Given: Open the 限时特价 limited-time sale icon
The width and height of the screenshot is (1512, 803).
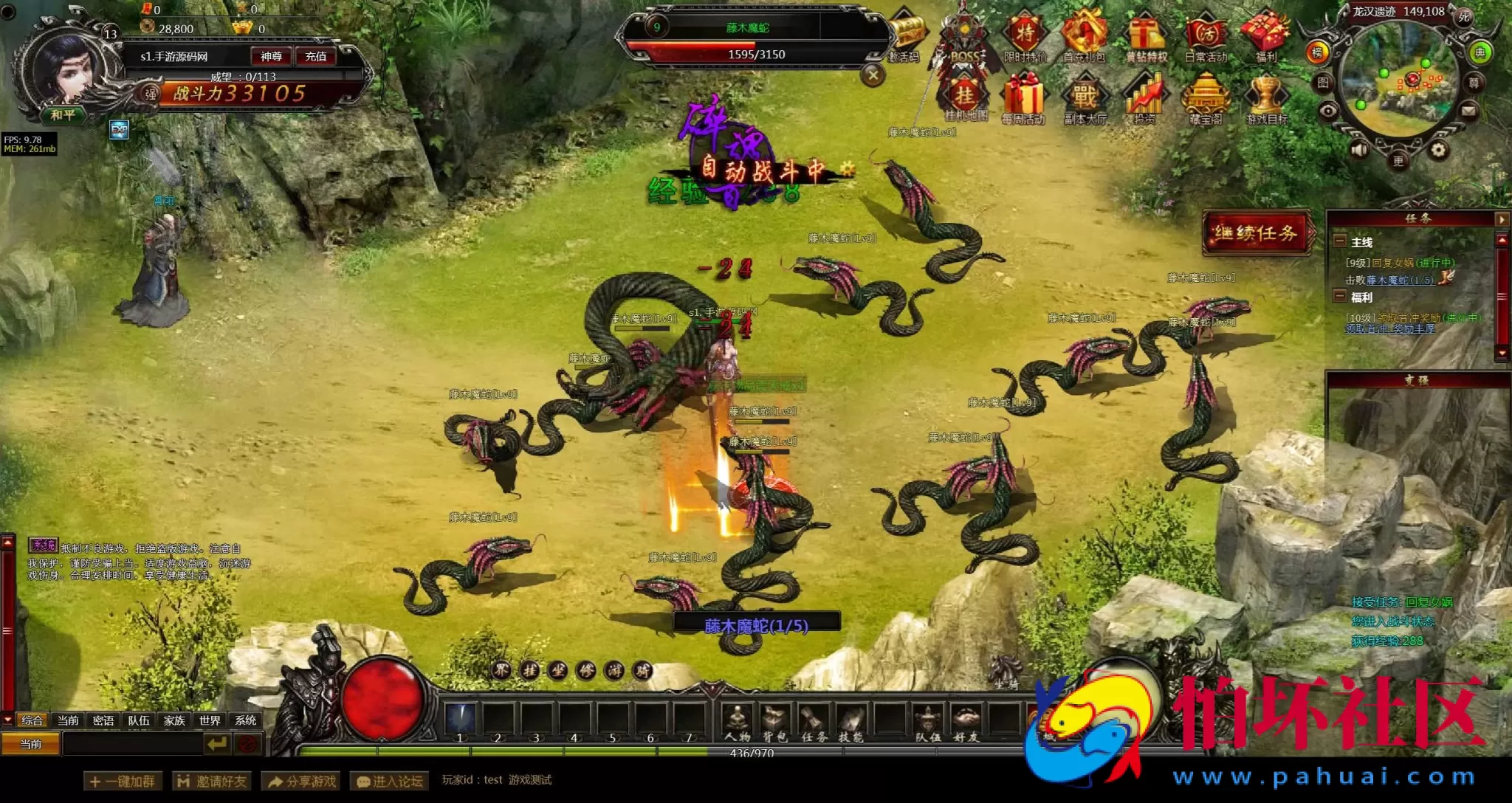Looking at the screenshot, I should pos(1025,35).
